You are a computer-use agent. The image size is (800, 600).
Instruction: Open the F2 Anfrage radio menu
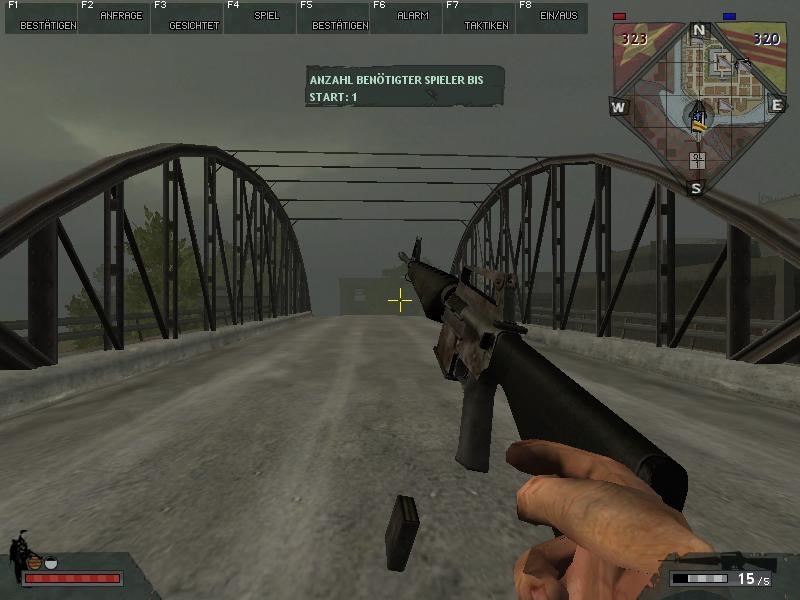tap(113, 17)
